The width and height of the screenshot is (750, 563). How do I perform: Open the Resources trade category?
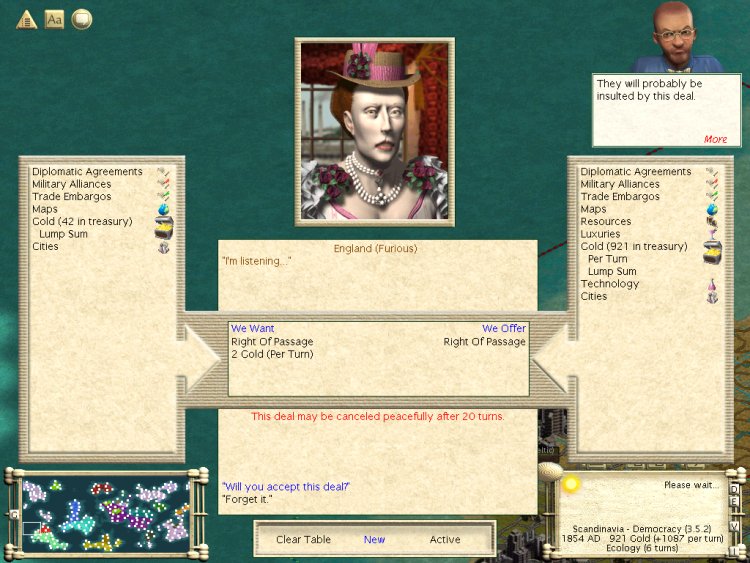[605, 222]
